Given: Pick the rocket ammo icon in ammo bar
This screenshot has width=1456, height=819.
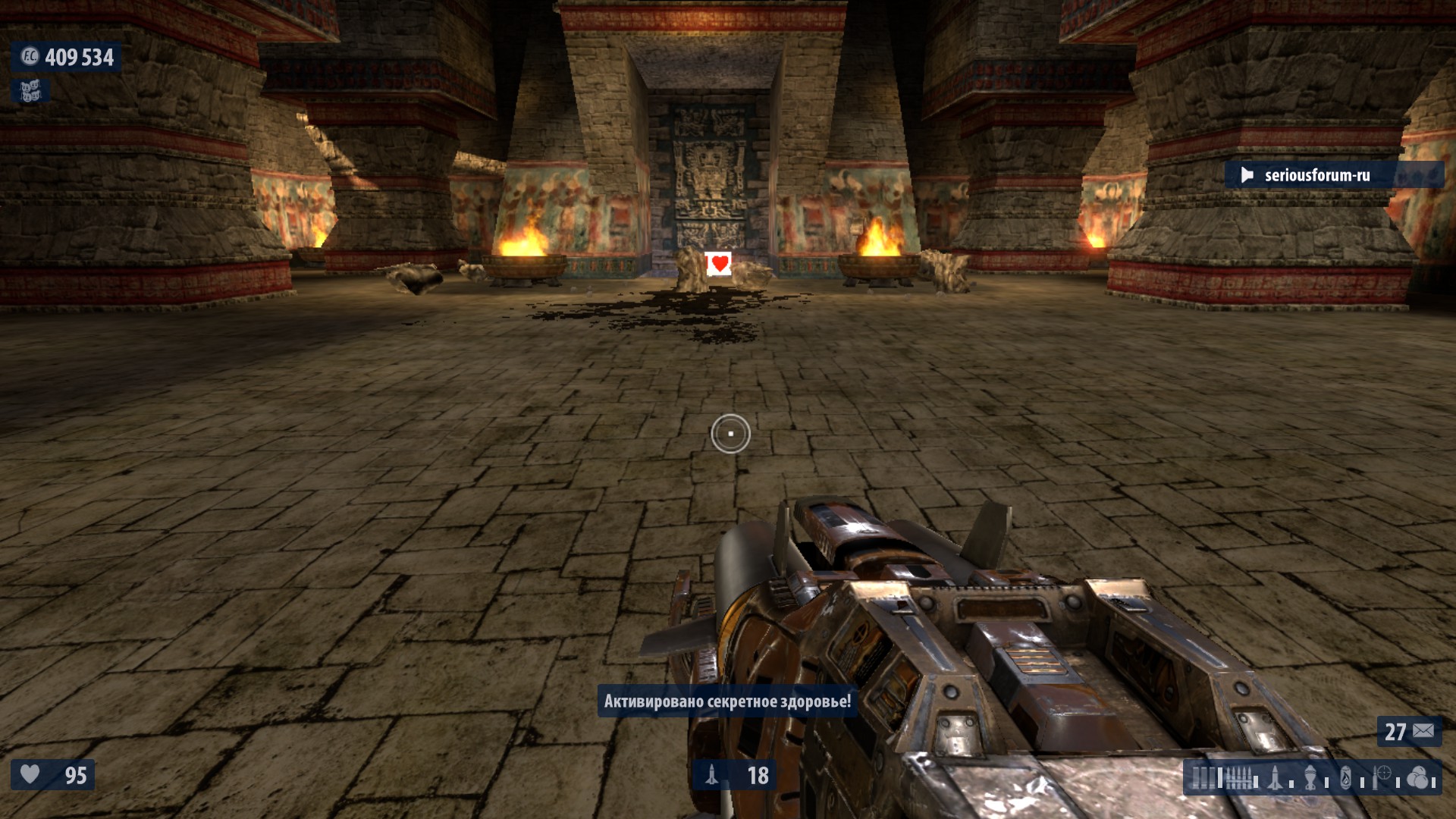Looking at the screenshot, I should click(x=1276, y=778).
